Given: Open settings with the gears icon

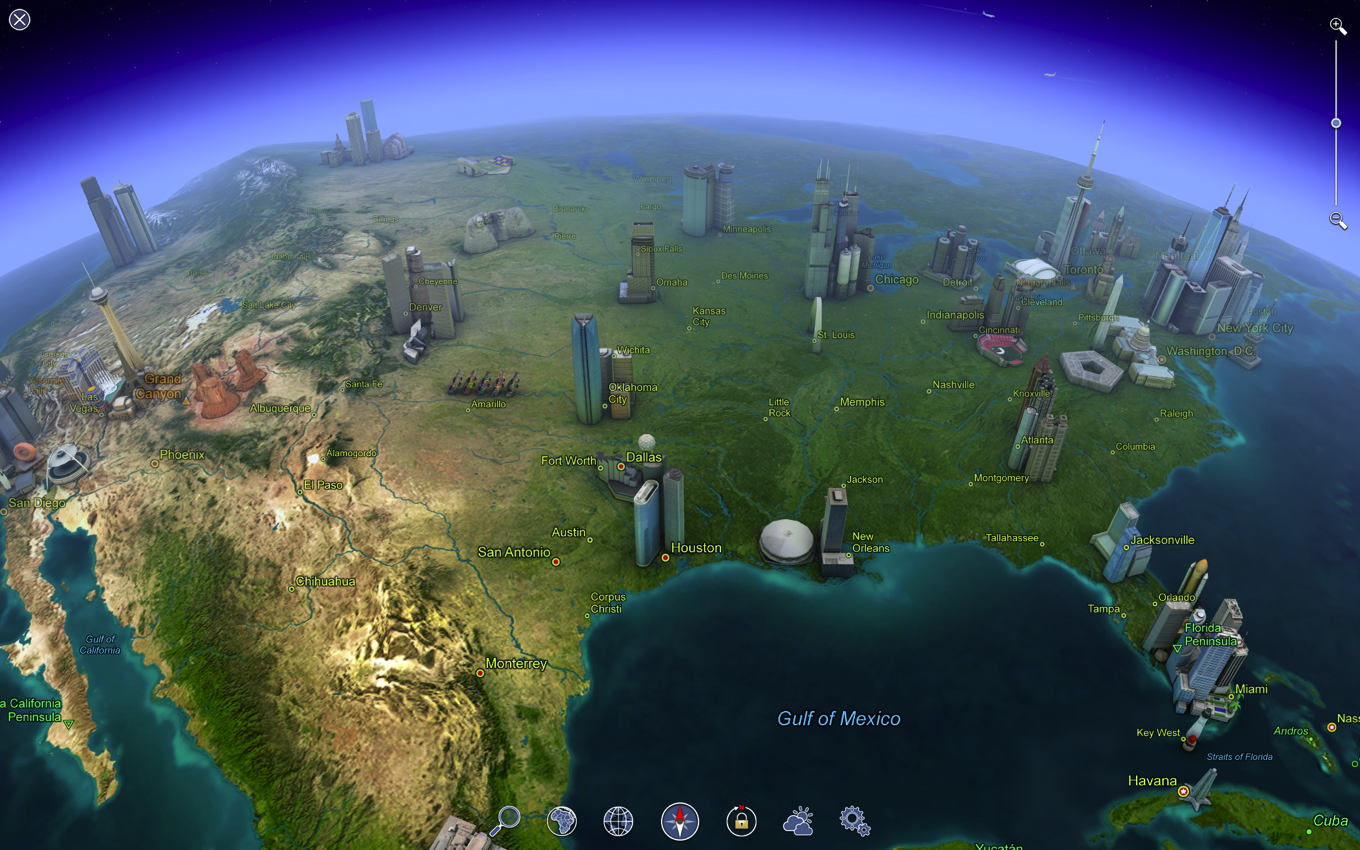Looking at the screenshot, I should click(854, 821).
